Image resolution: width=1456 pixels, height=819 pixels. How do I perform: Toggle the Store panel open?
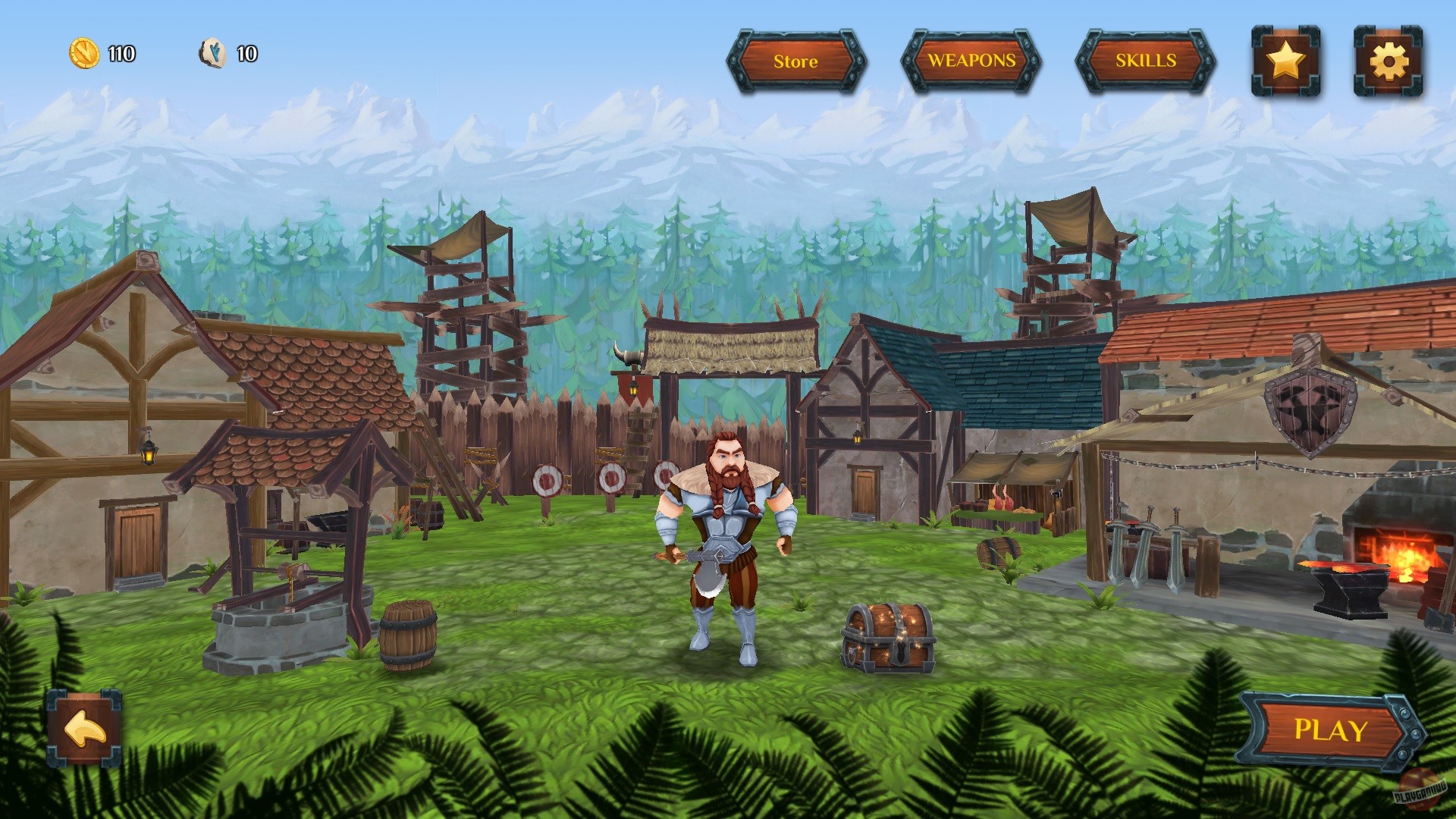(795, 63)
